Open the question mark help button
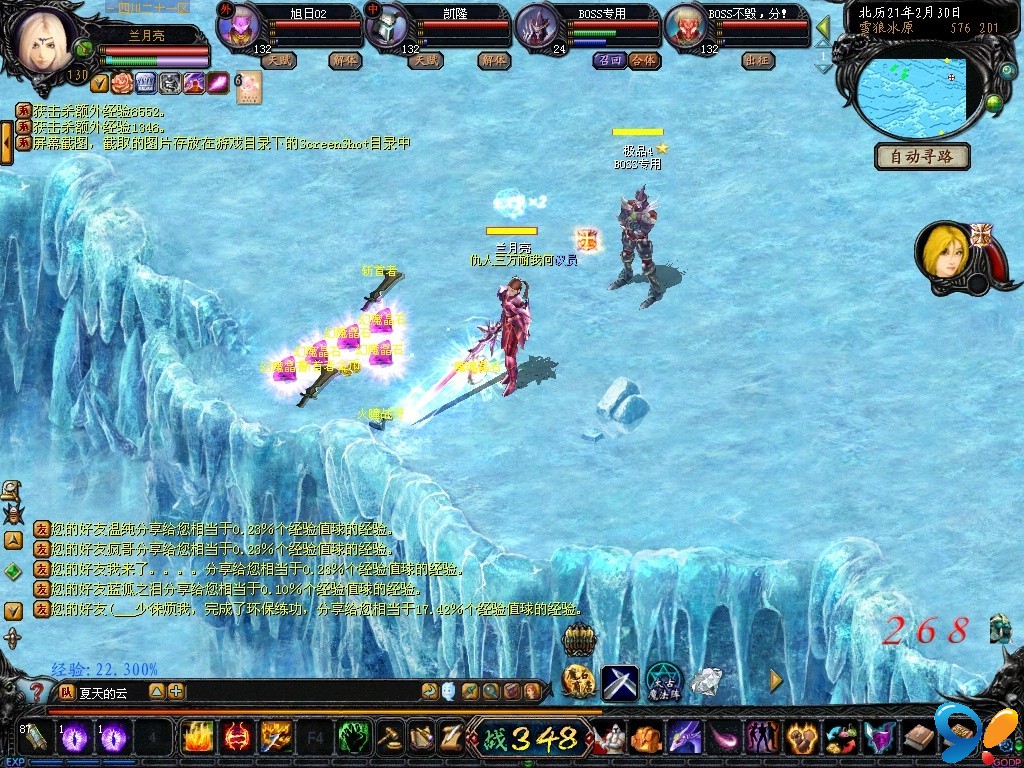Viewport: 1024px width, 768px height. click(37, 691)
